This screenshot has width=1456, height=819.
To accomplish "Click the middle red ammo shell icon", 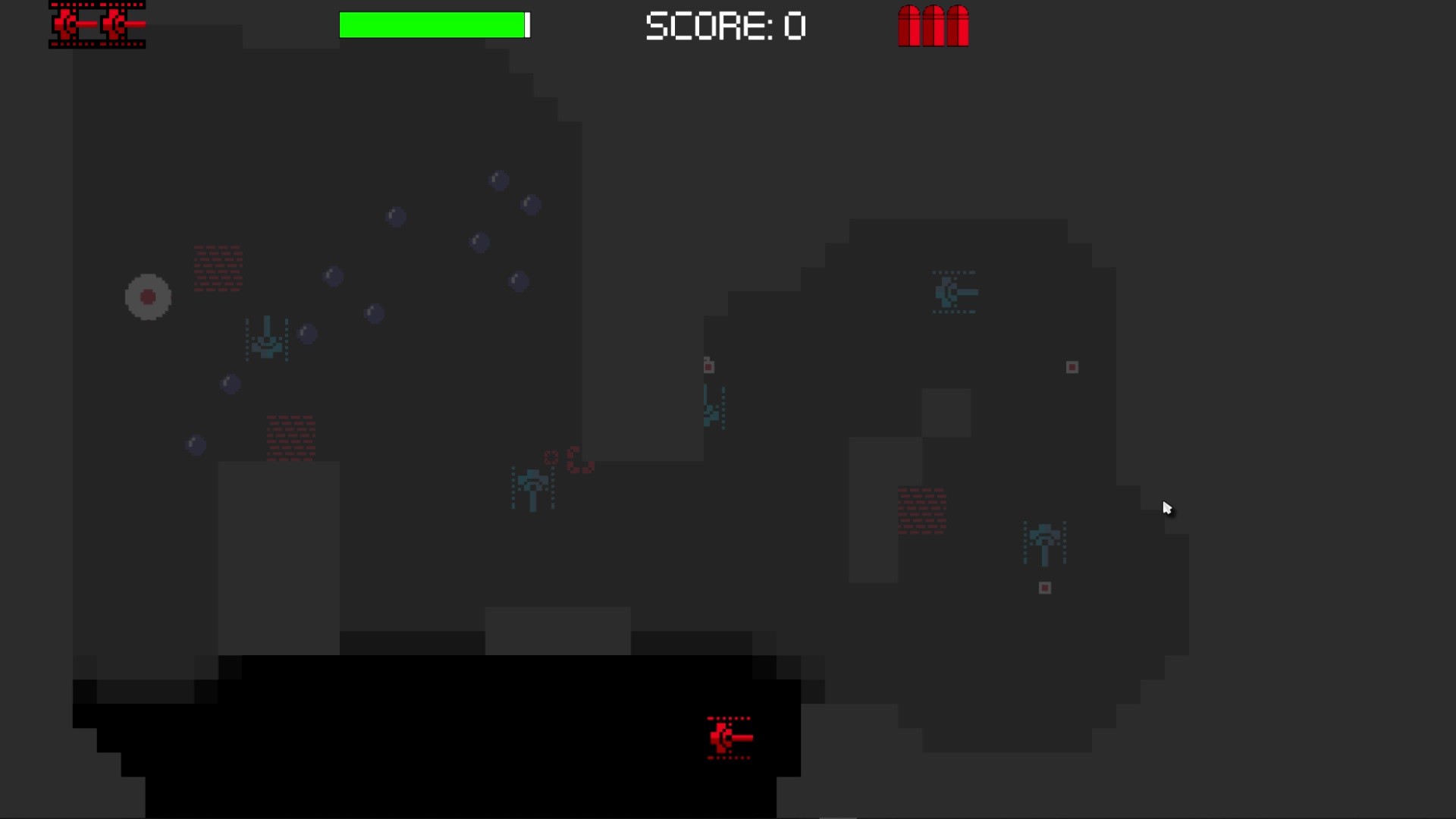I will click(934, 26).
